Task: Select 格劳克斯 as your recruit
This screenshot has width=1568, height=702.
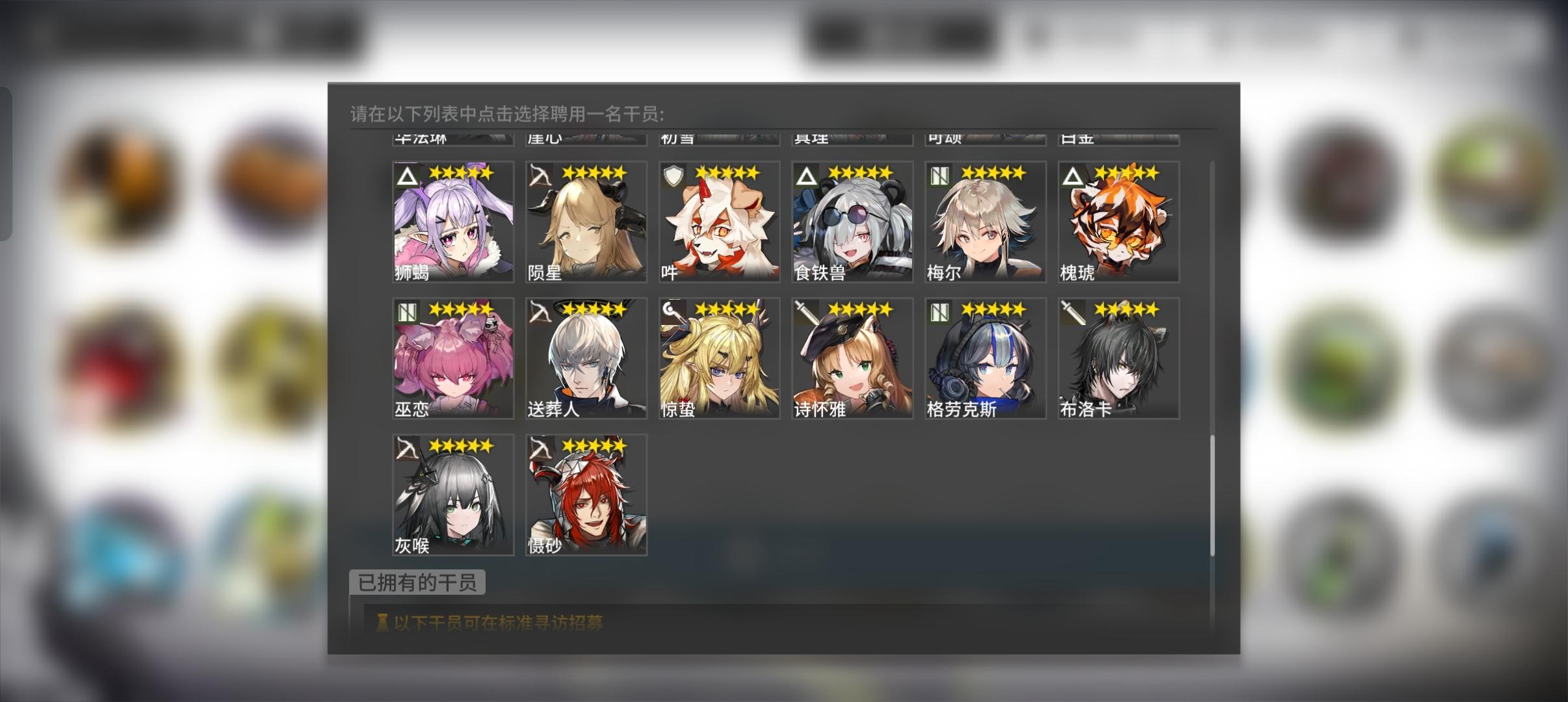Action: tap(985, 357)
